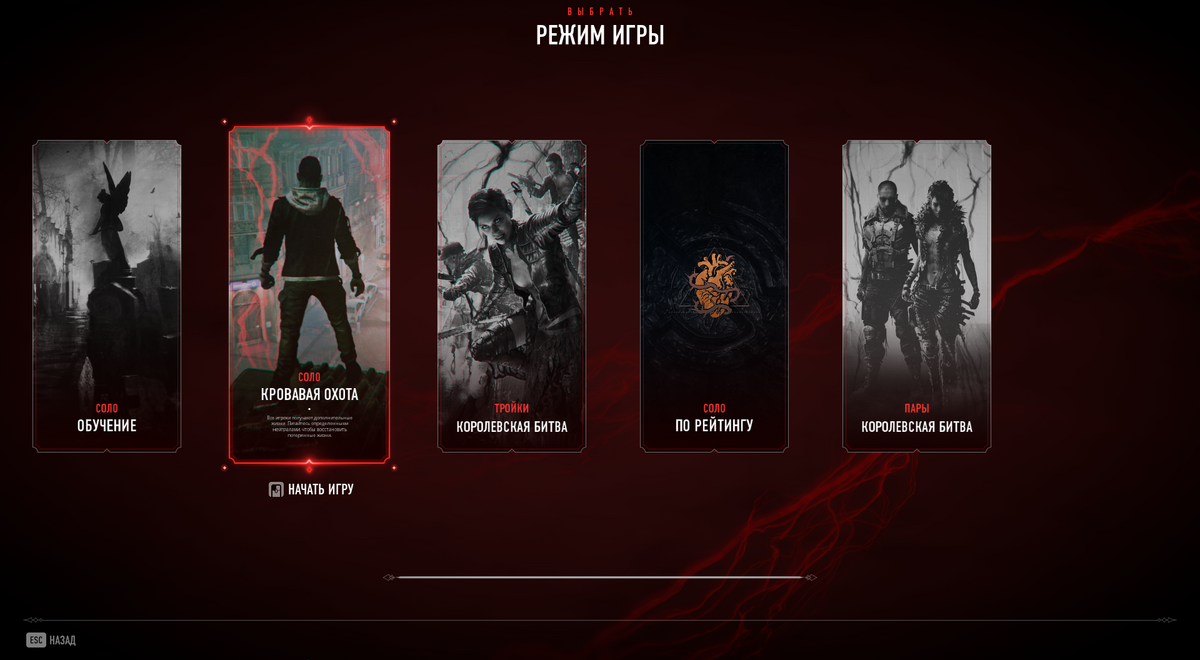Click Начать Игру to start the match
This screenshot has height=660, width=1200.
coord(311,490)
